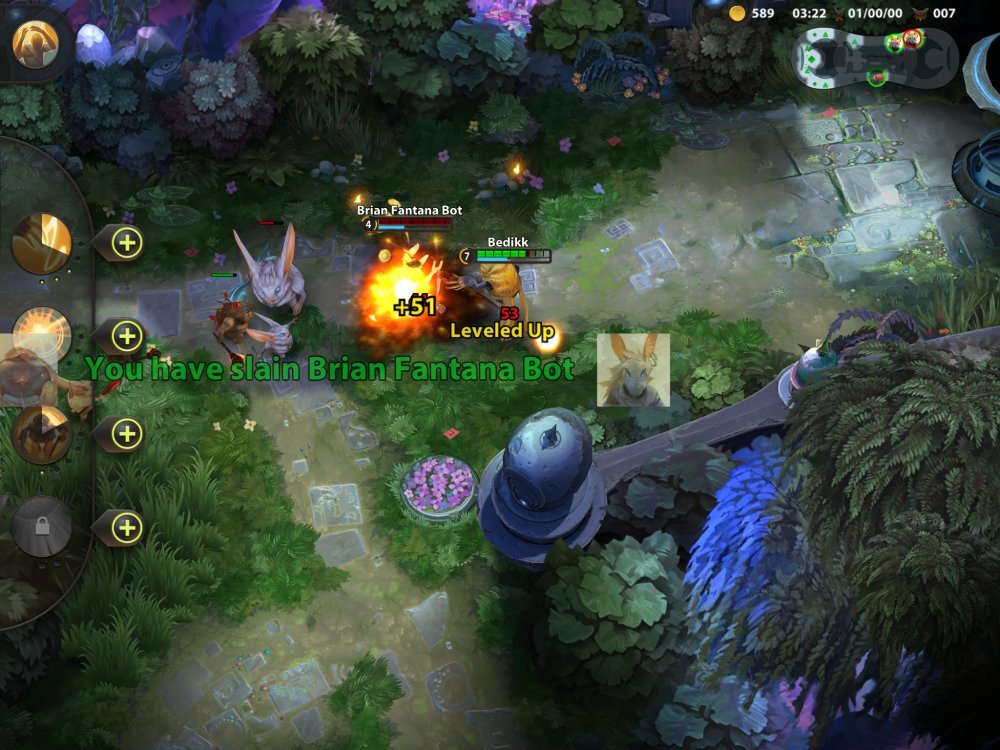The height and width of the screenshot is (750, 1000).
Task: Trigger the dark creature ability
Action: coord(42,433)
